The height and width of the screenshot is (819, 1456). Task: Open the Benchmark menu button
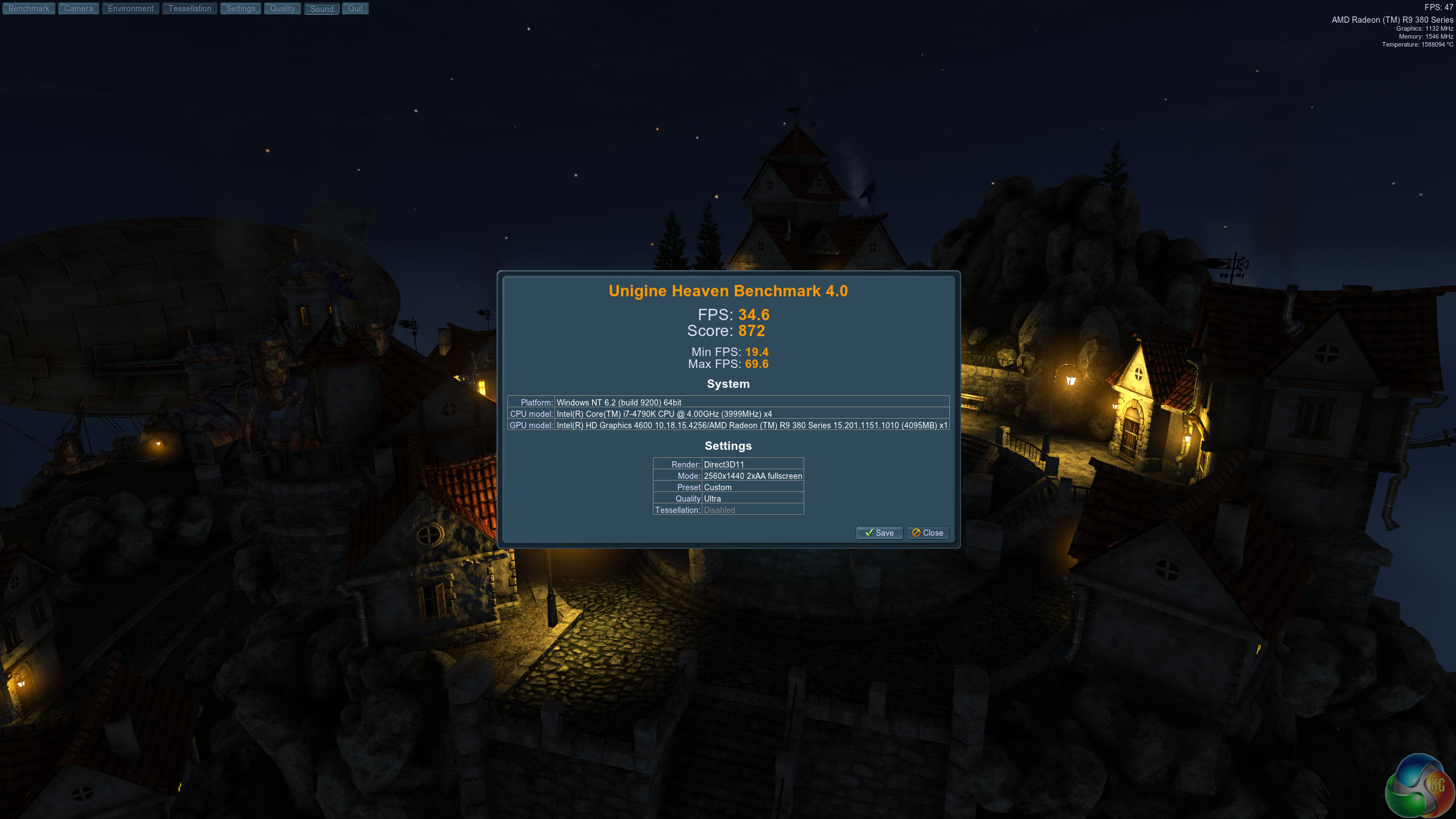click(x=29, y=9)
